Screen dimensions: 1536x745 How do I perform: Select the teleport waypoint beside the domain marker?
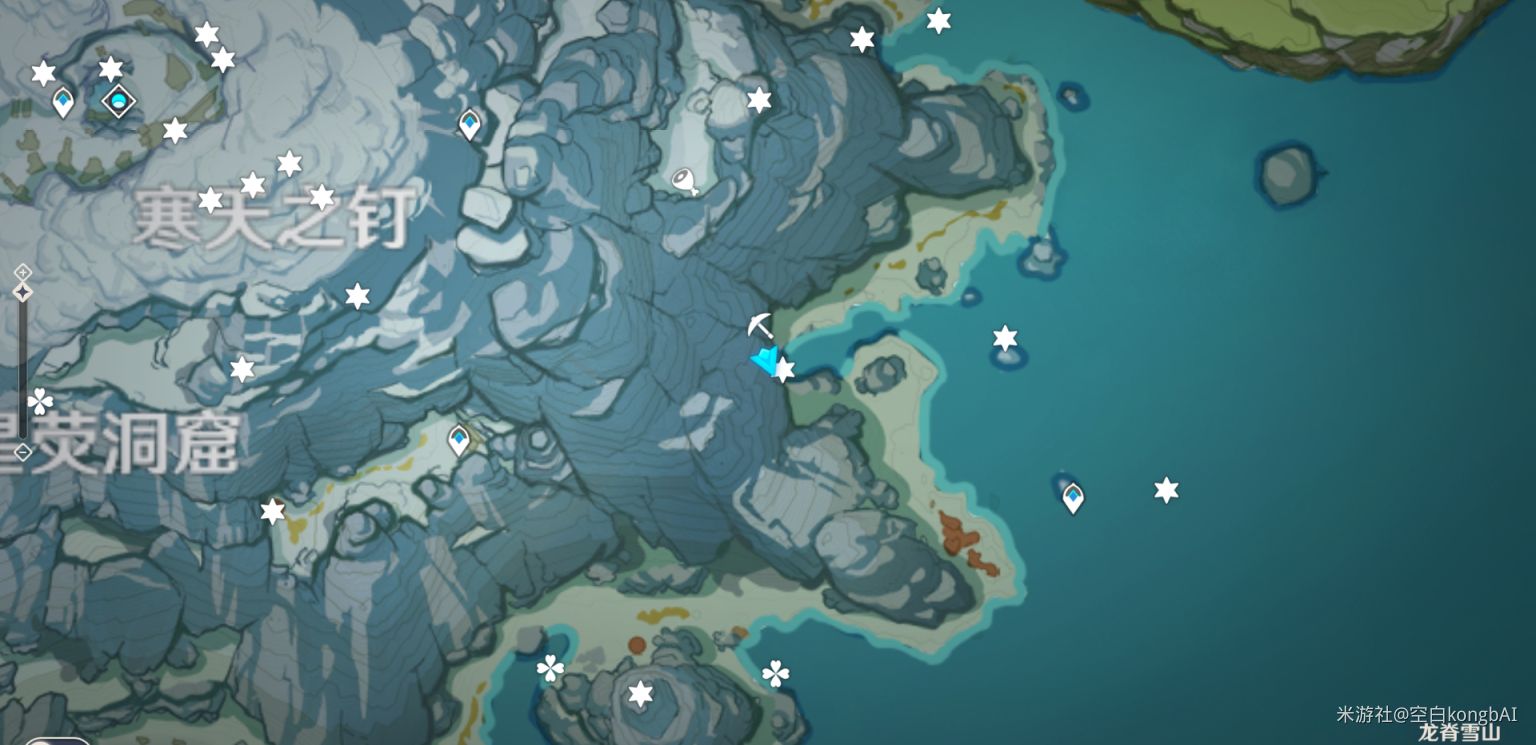pyautogui.click(x=63, y=101)
